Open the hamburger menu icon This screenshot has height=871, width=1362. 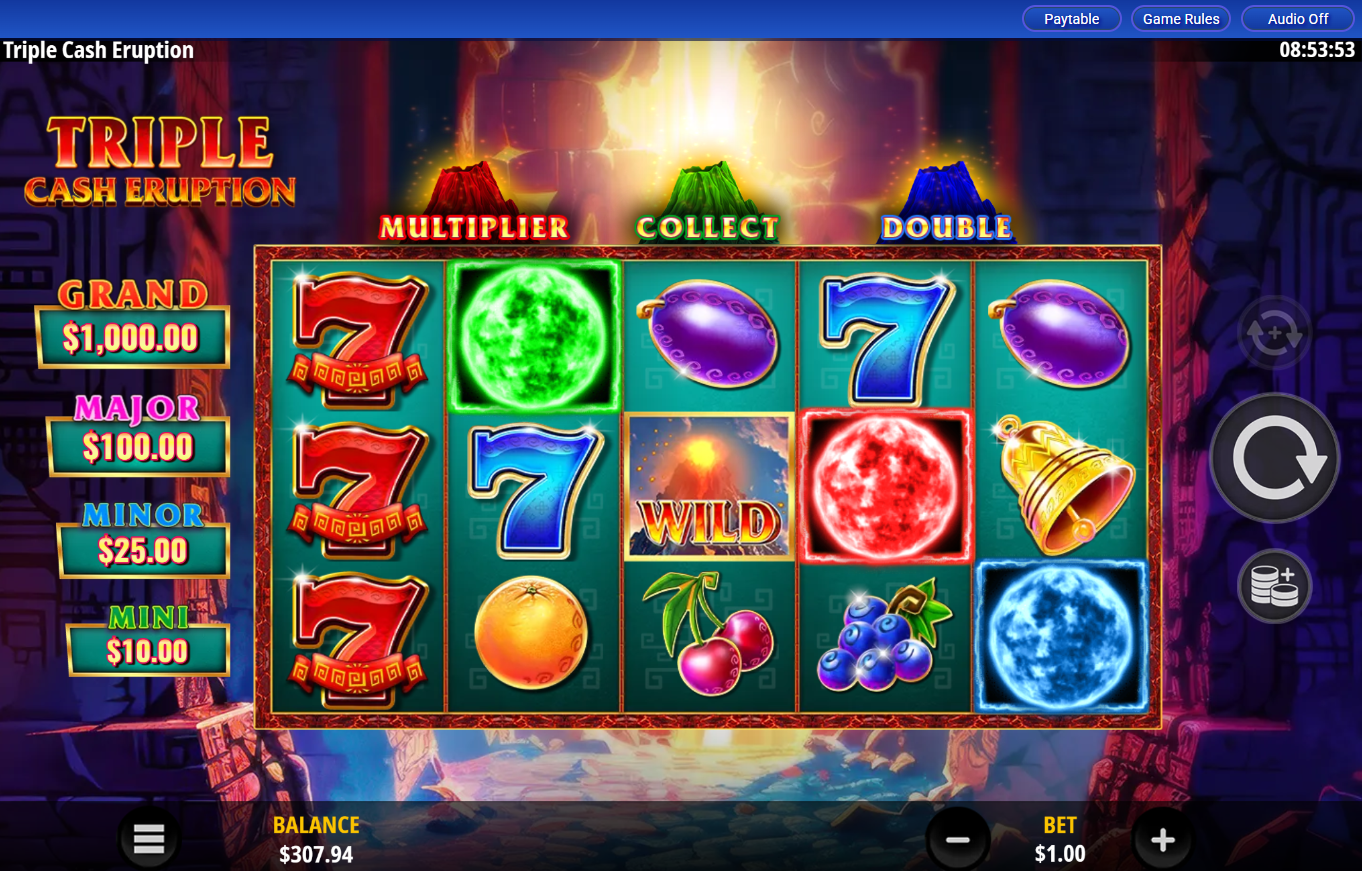[x=148, y=838]
